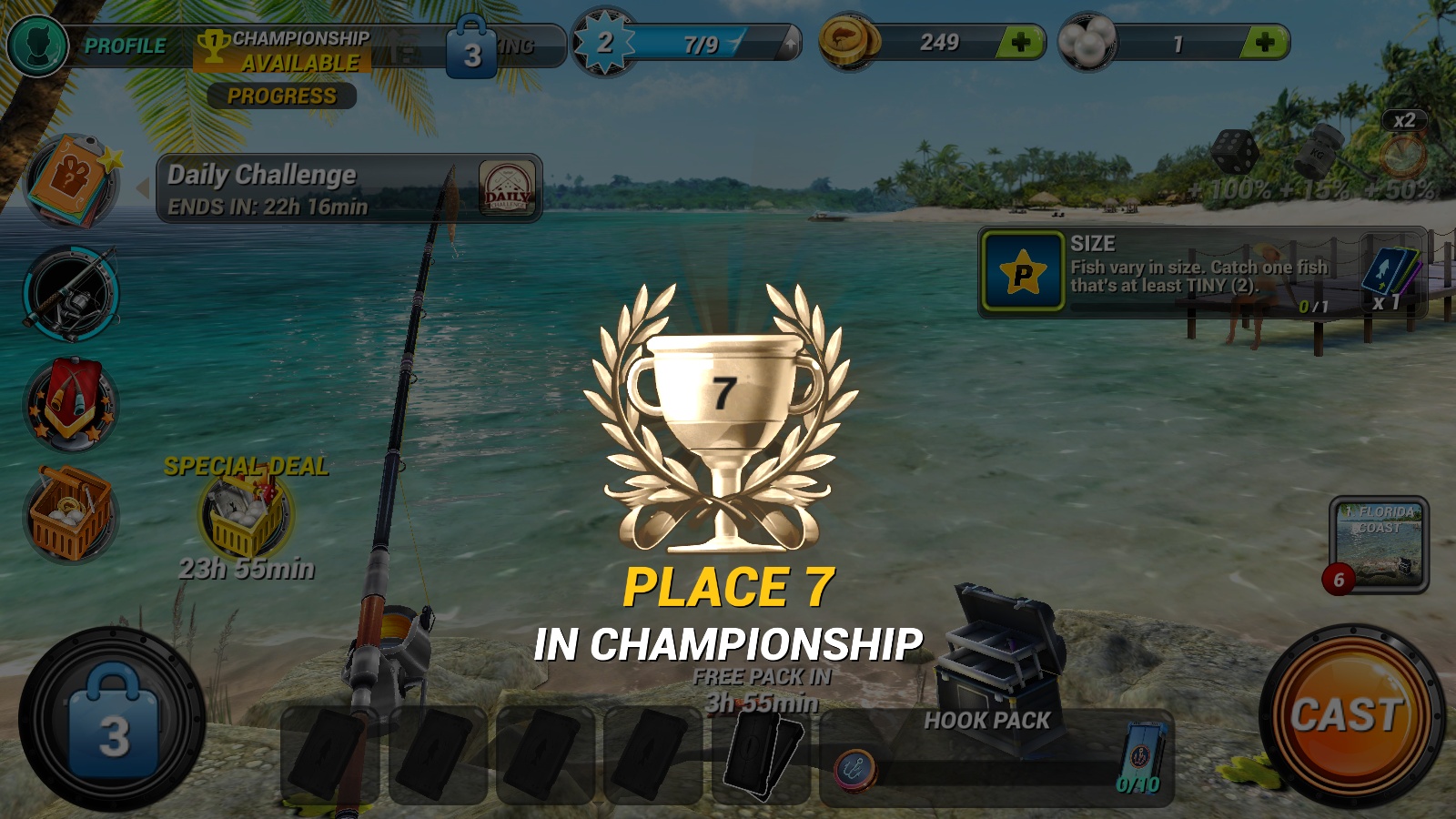View the Special Deal offer
1456x819 pixels.
pos(247,515)
